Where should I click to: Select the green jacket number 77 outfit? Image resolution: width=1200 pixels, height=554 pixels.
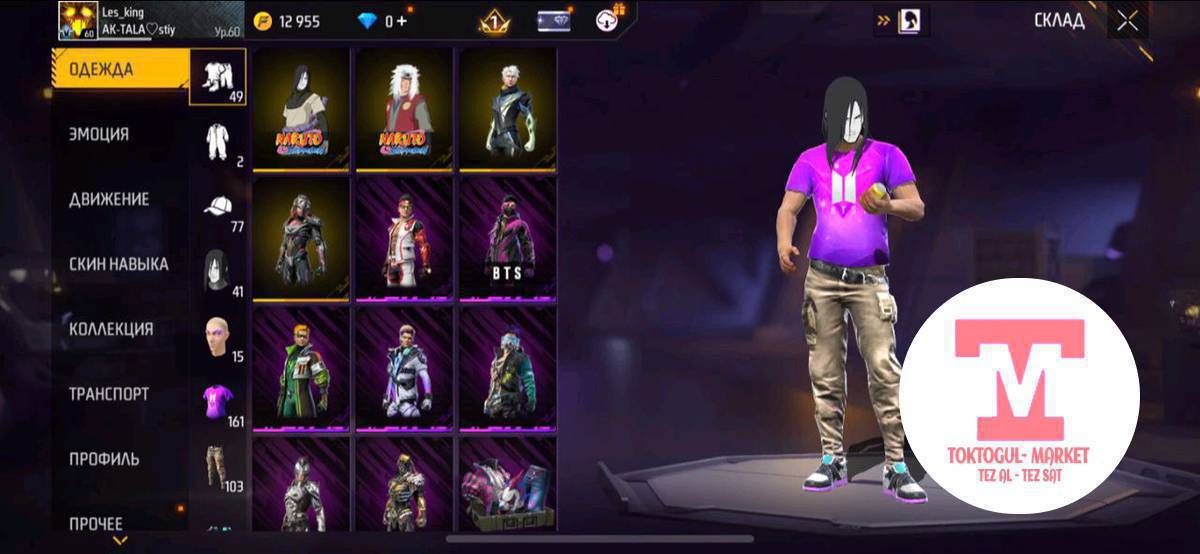301,367
